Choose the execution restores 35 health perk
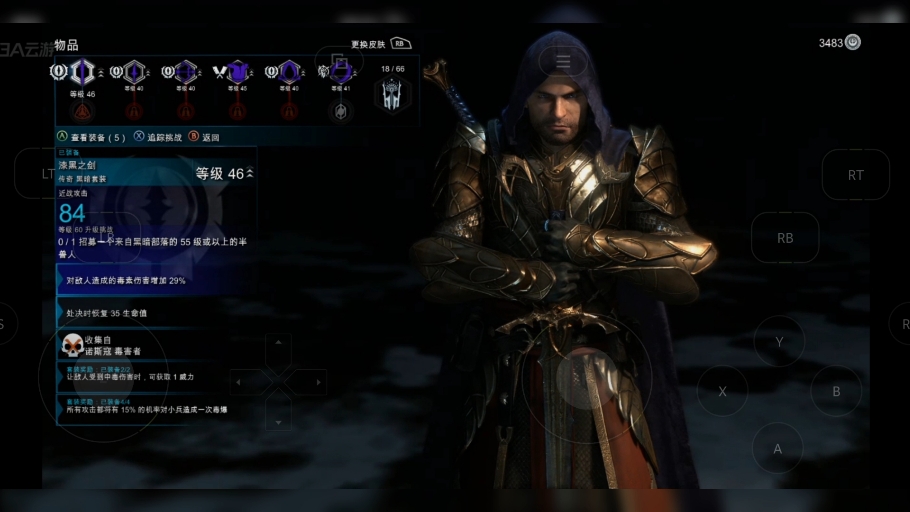The width and height of the screenshot is (910, 512). pos(155,313)
